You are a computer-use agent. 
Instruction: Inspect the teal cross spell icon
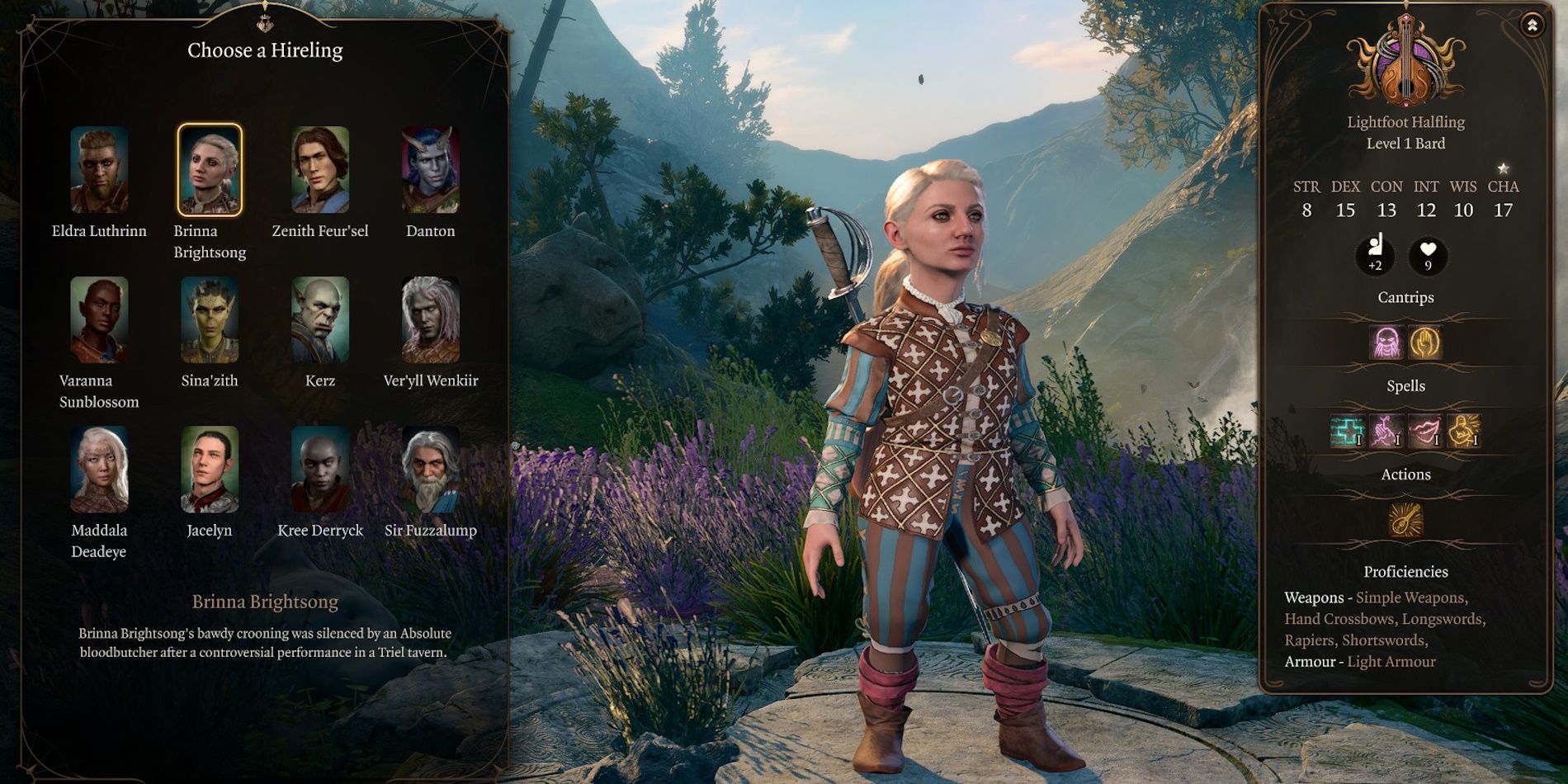pos(1346,431)
